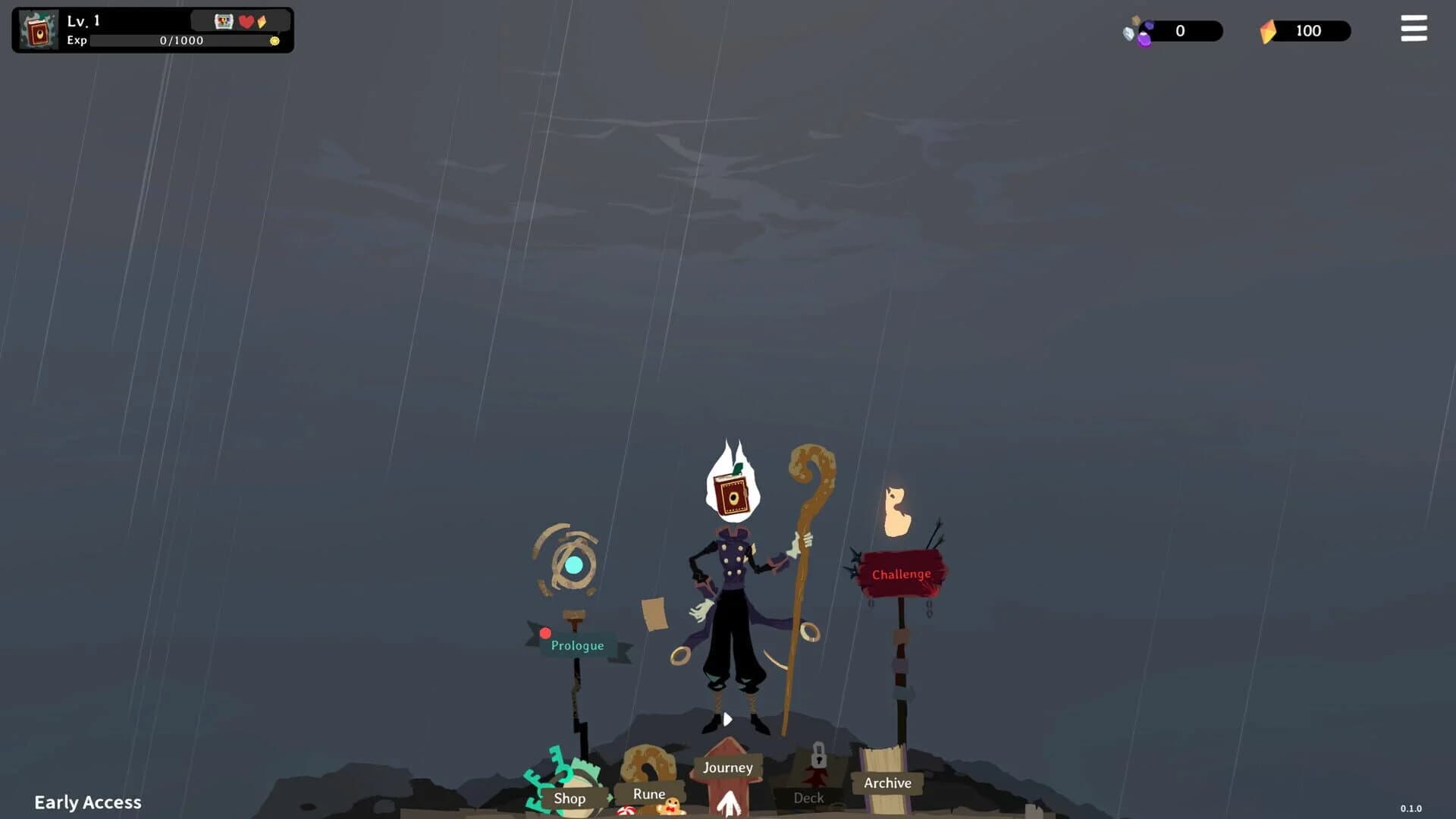This screenshot has width=1456, height=819.
Task: Select the heart icon in the status bar
Action: coord(246,22)
